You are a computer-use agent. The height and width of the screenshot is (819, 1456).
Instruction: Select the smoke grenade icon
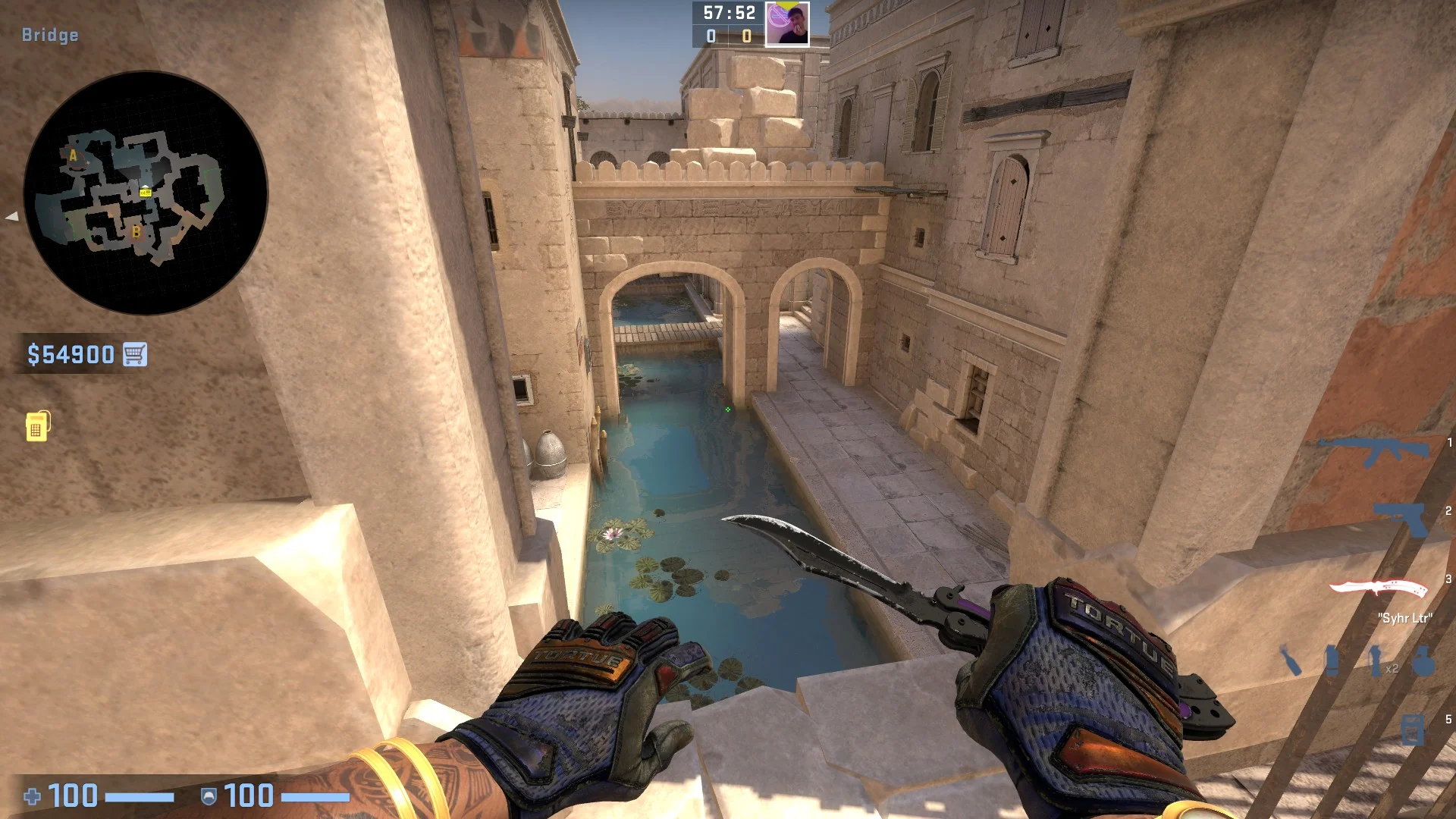[x=1332, y=661]
